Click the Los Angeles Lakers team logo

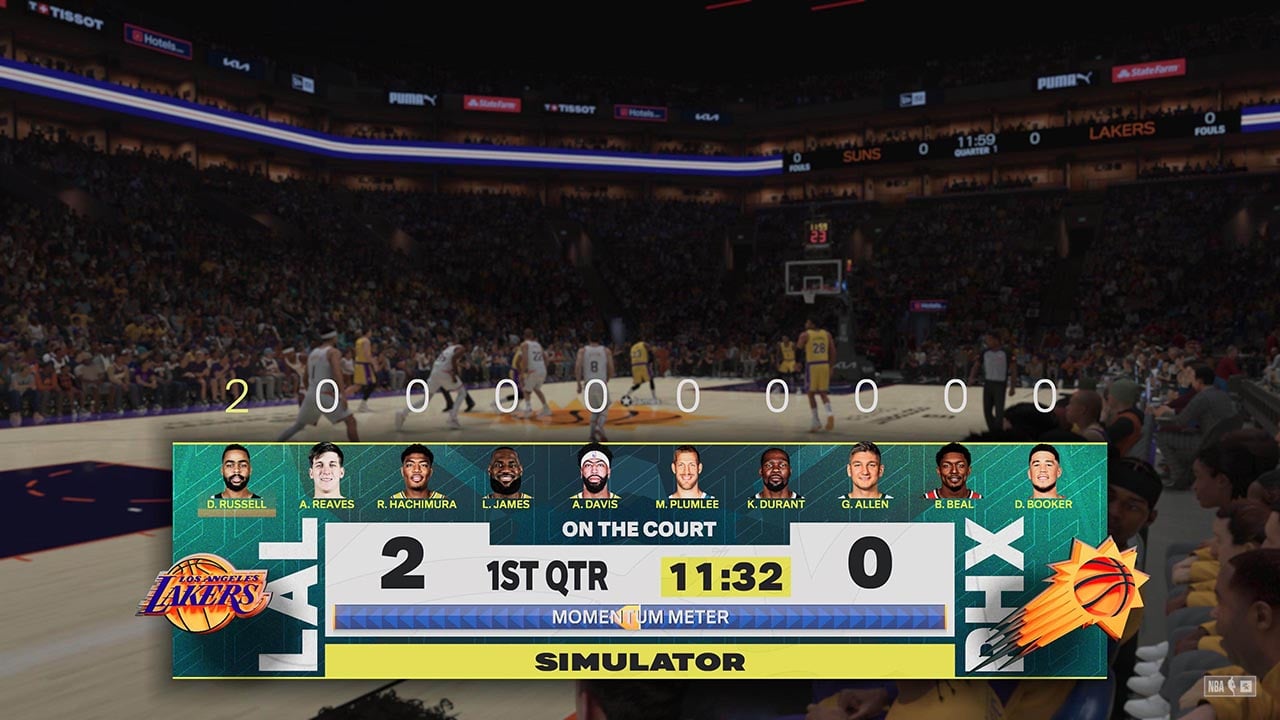[205, 593]
